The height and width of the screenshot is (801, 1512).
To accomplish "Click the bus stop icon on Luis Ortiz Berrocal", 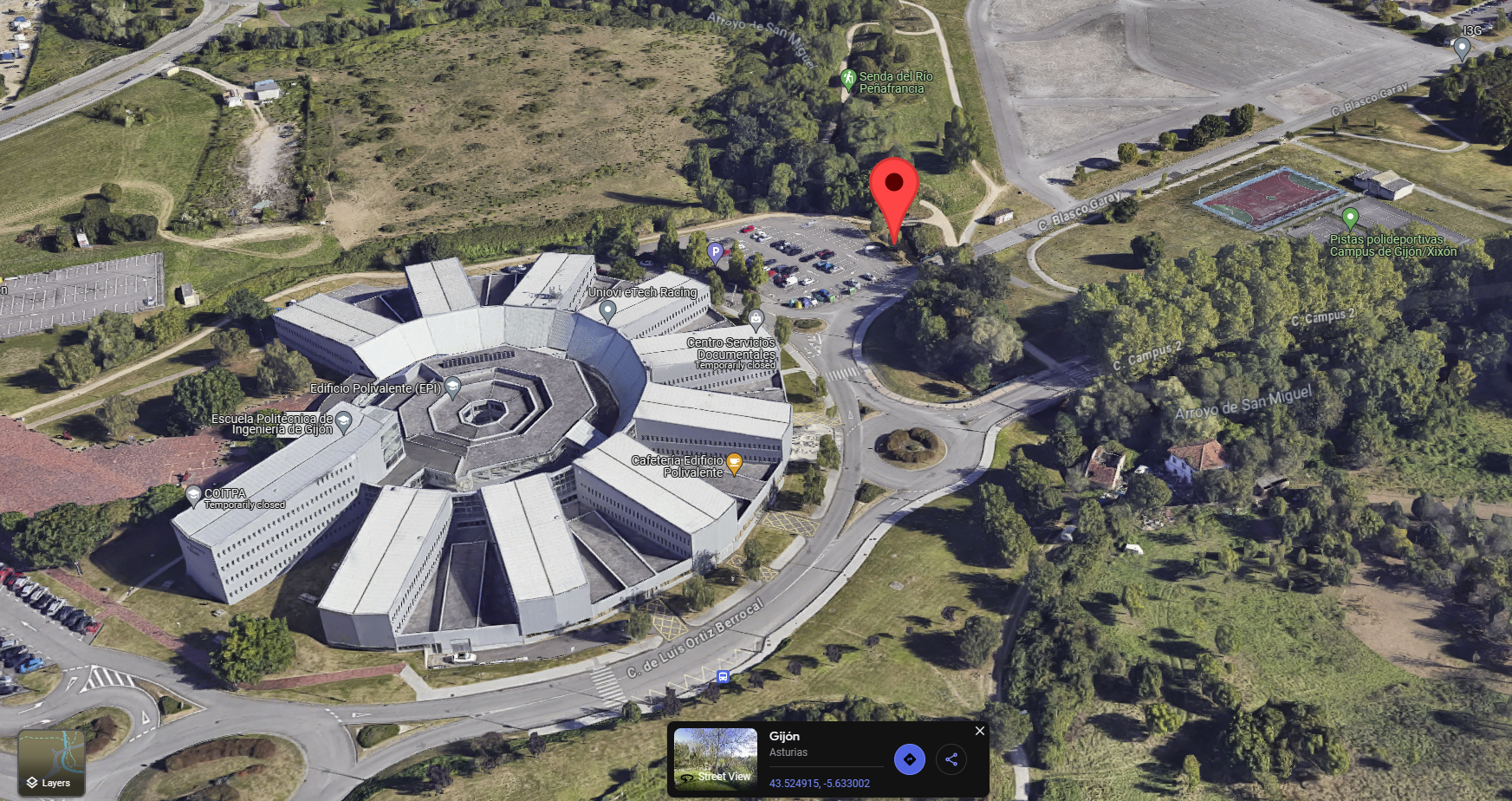I will point(723,676).
